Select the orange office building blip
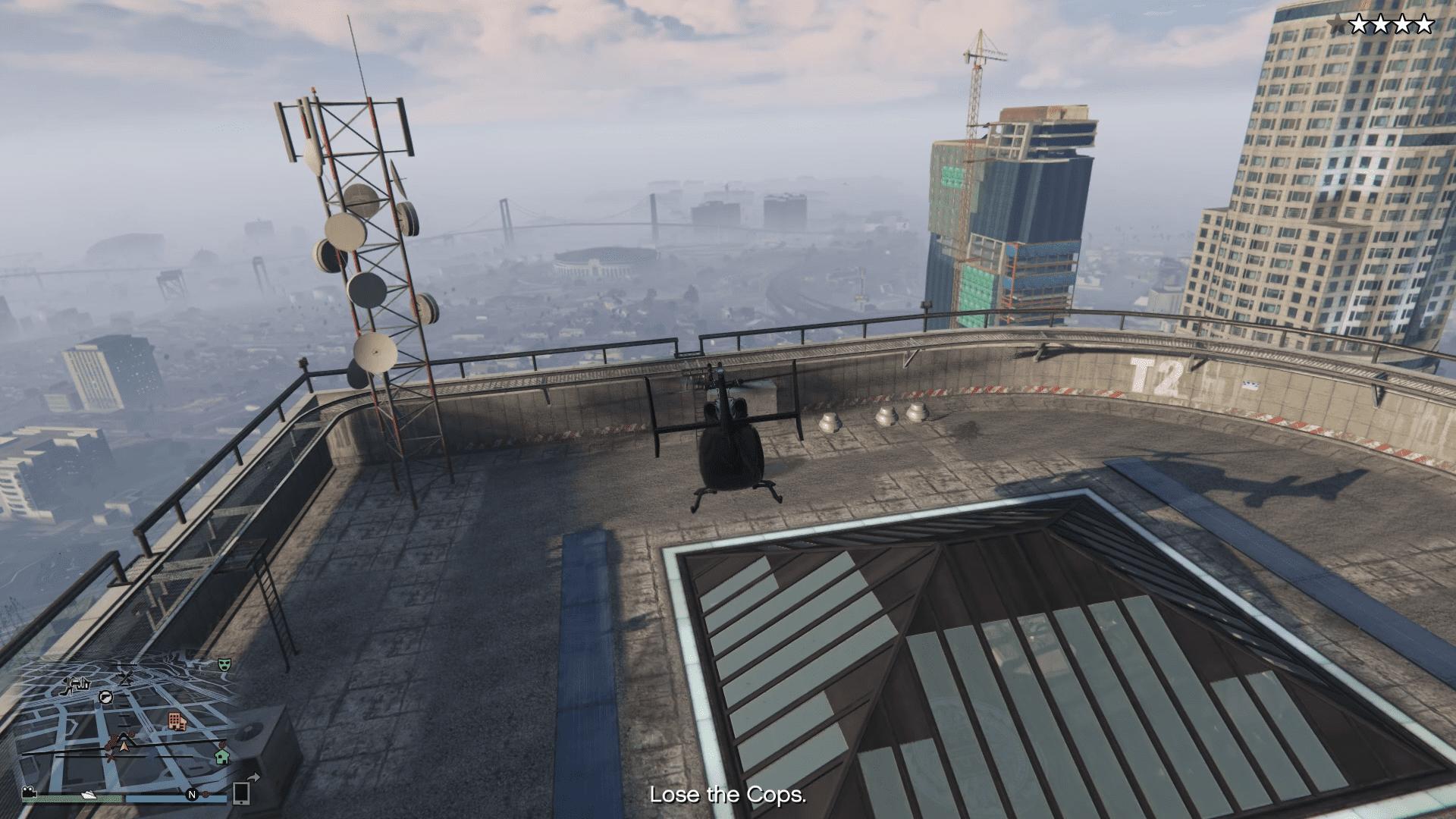 (x=177, y=720)
